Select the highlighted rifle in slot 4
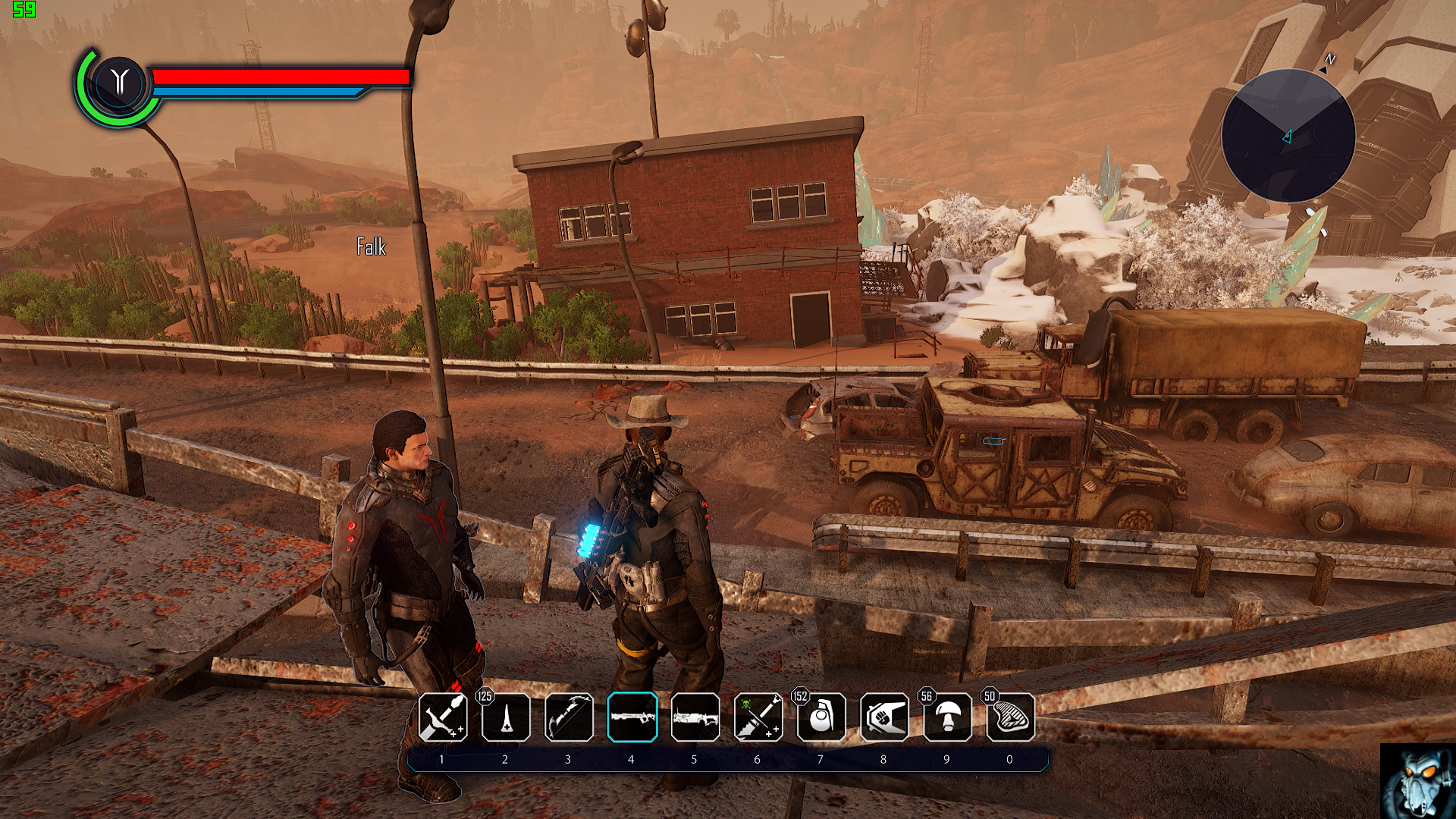Image resolution: width=1456 pixels, height=819 pixels. pos(632,717)
